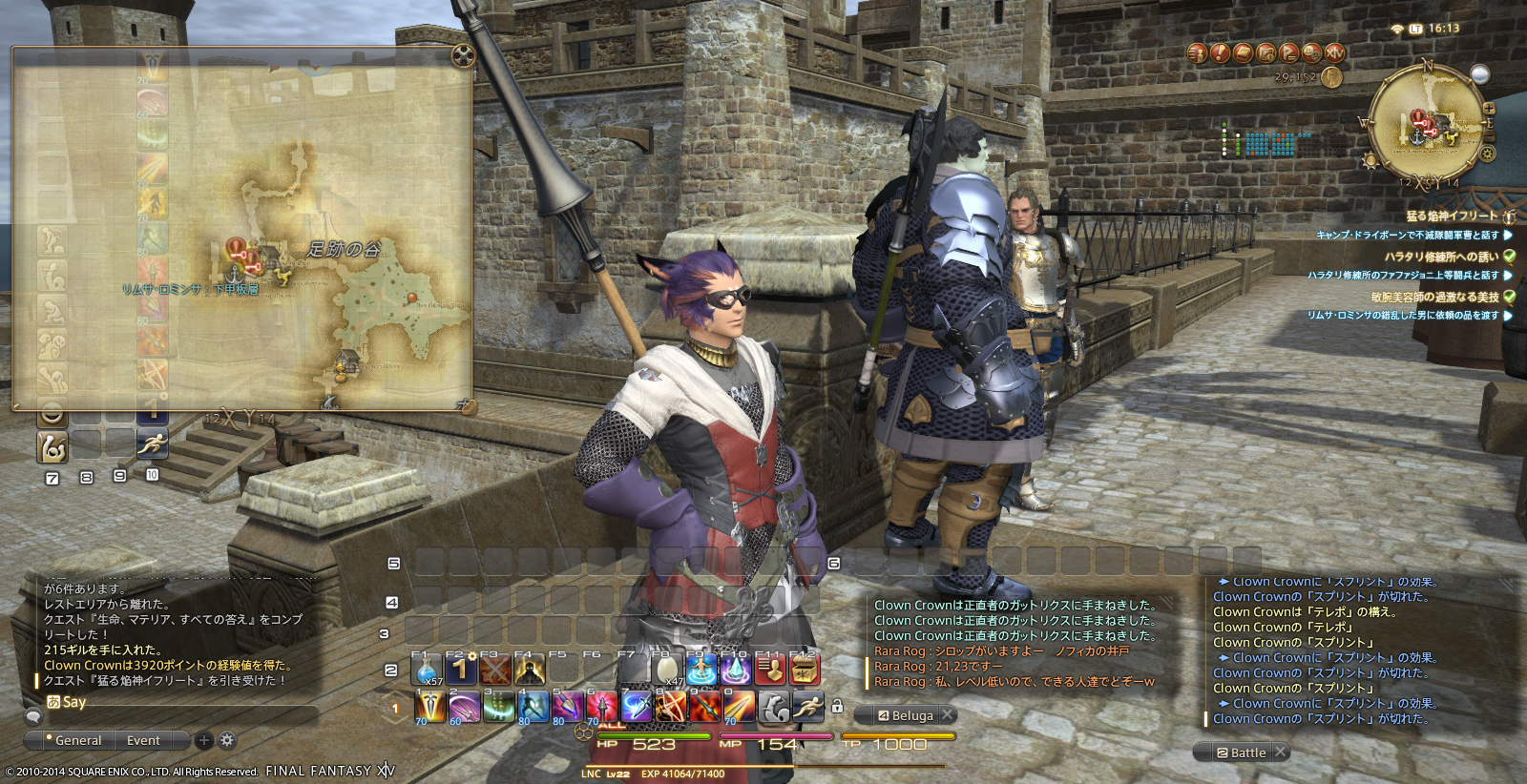1527x784 pixels.
Task: Select the 猛る焔神イフリート quest entry
Action: click(x=1451, y=217)
